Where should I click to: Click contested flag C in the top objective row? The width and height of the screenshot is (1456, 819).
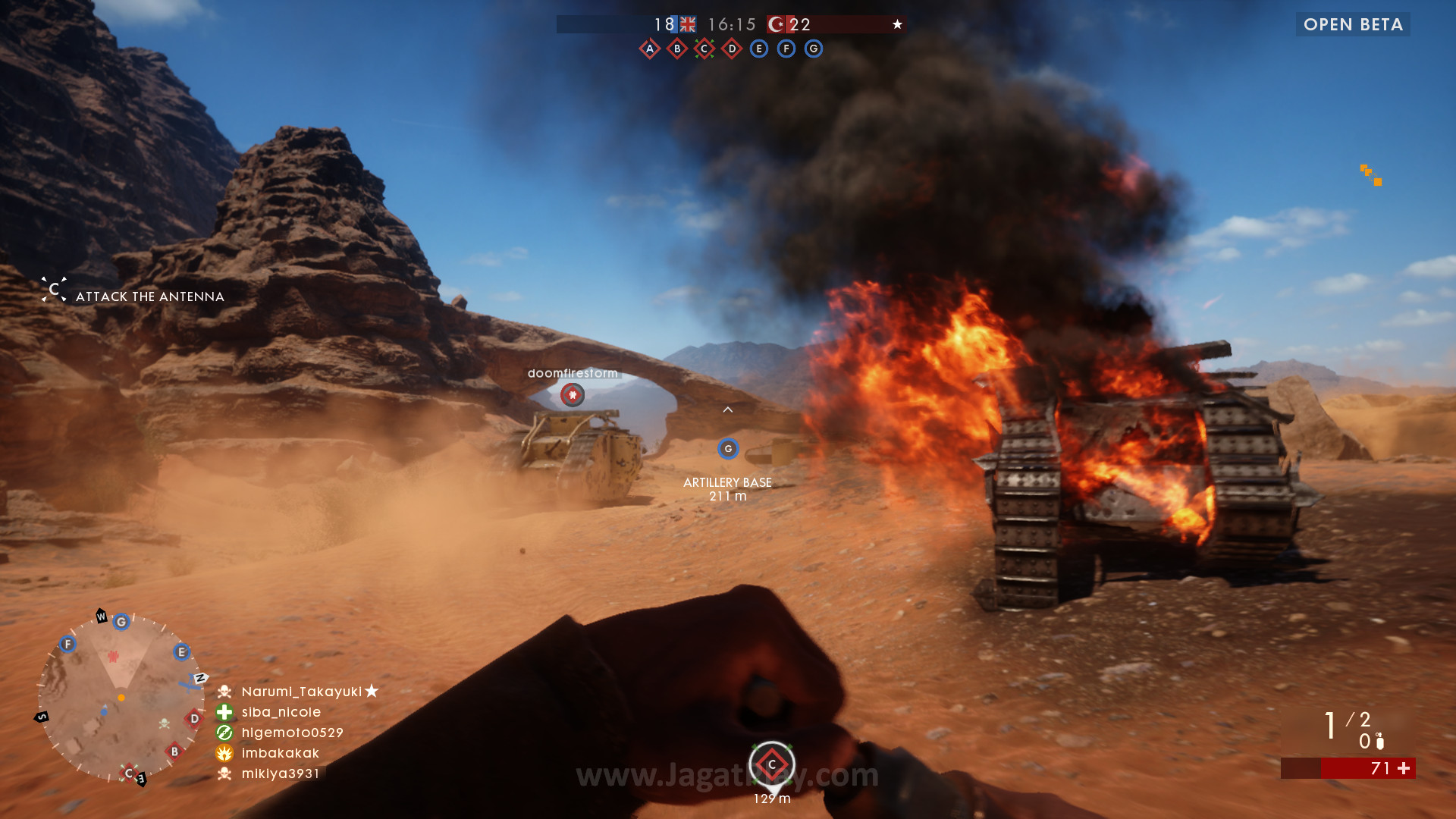pyautogui.click(x=704, y=49)
